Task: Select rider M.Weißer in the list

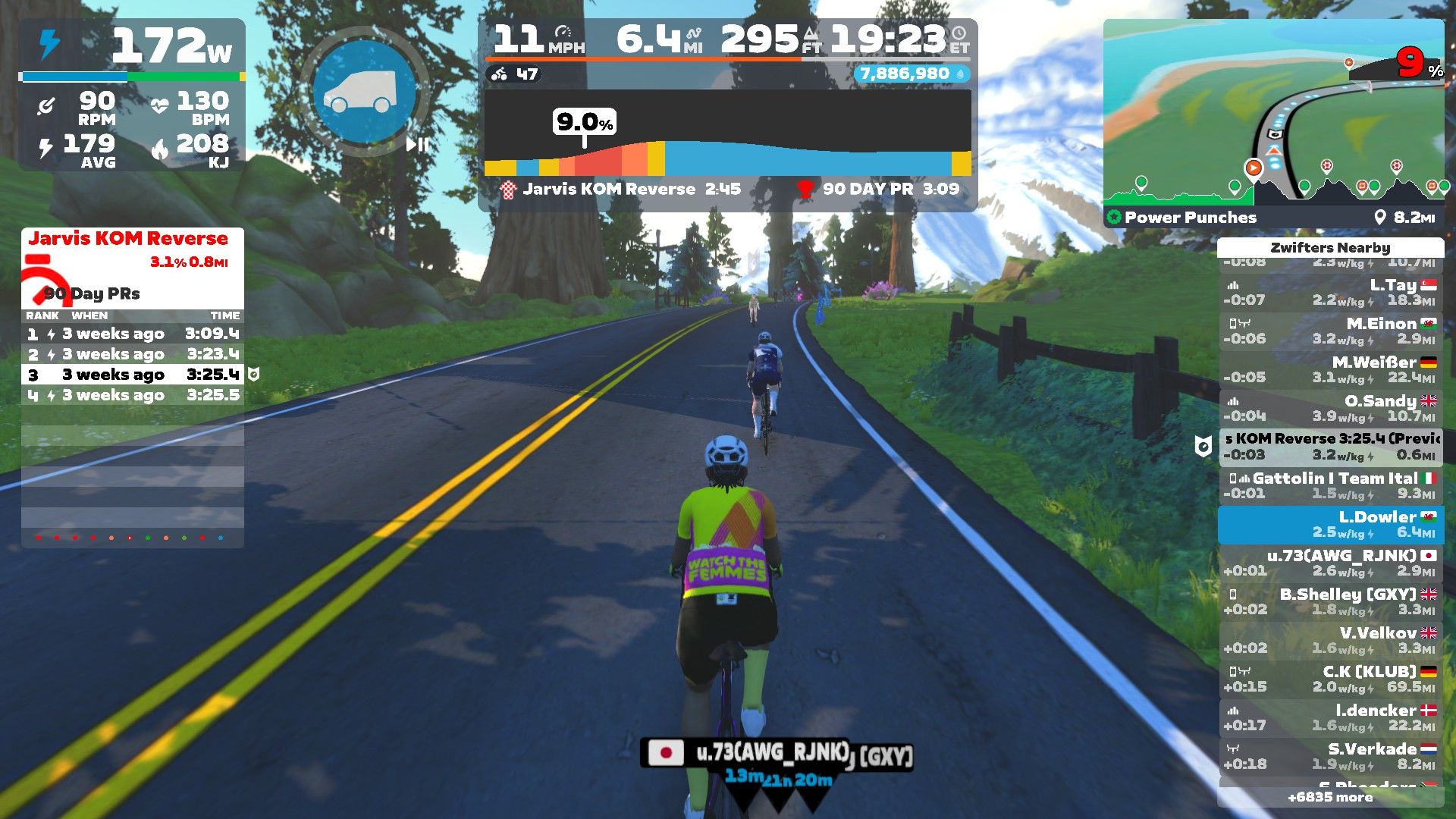Action: tap(1331, 370)
